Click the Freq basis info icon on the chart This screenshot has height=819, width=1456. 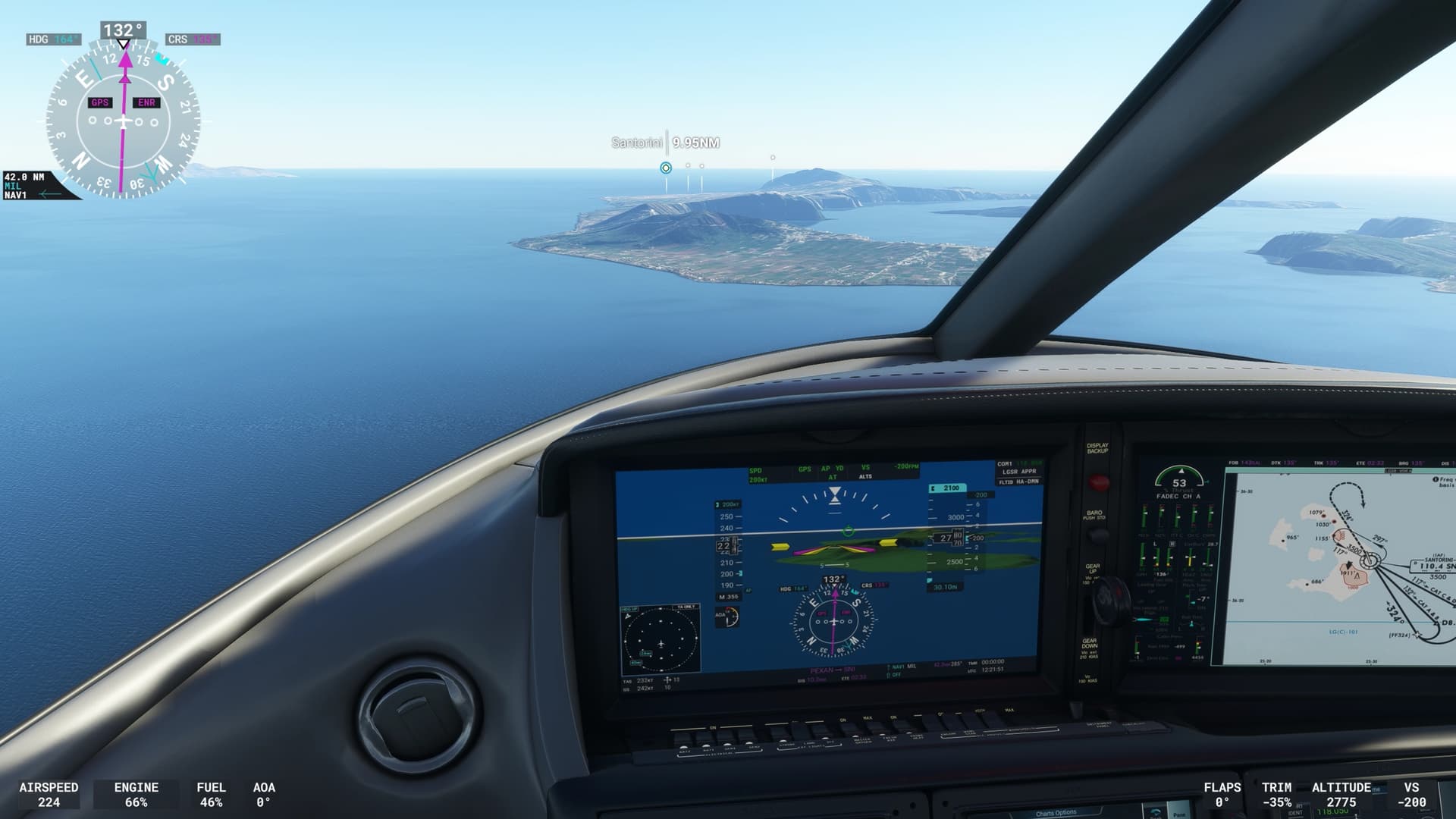pyautogui.click(x=1436, y=479)
